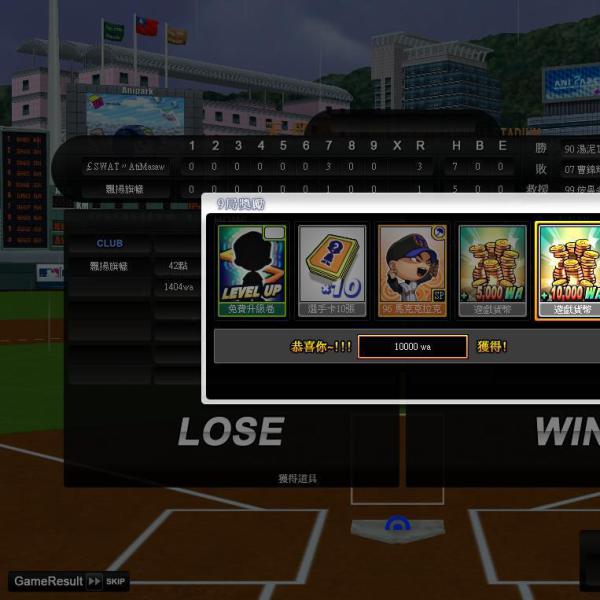Select the free Level Up reward card
The width and height of the screenshot is (600, 600).
[x=253, y=270]
